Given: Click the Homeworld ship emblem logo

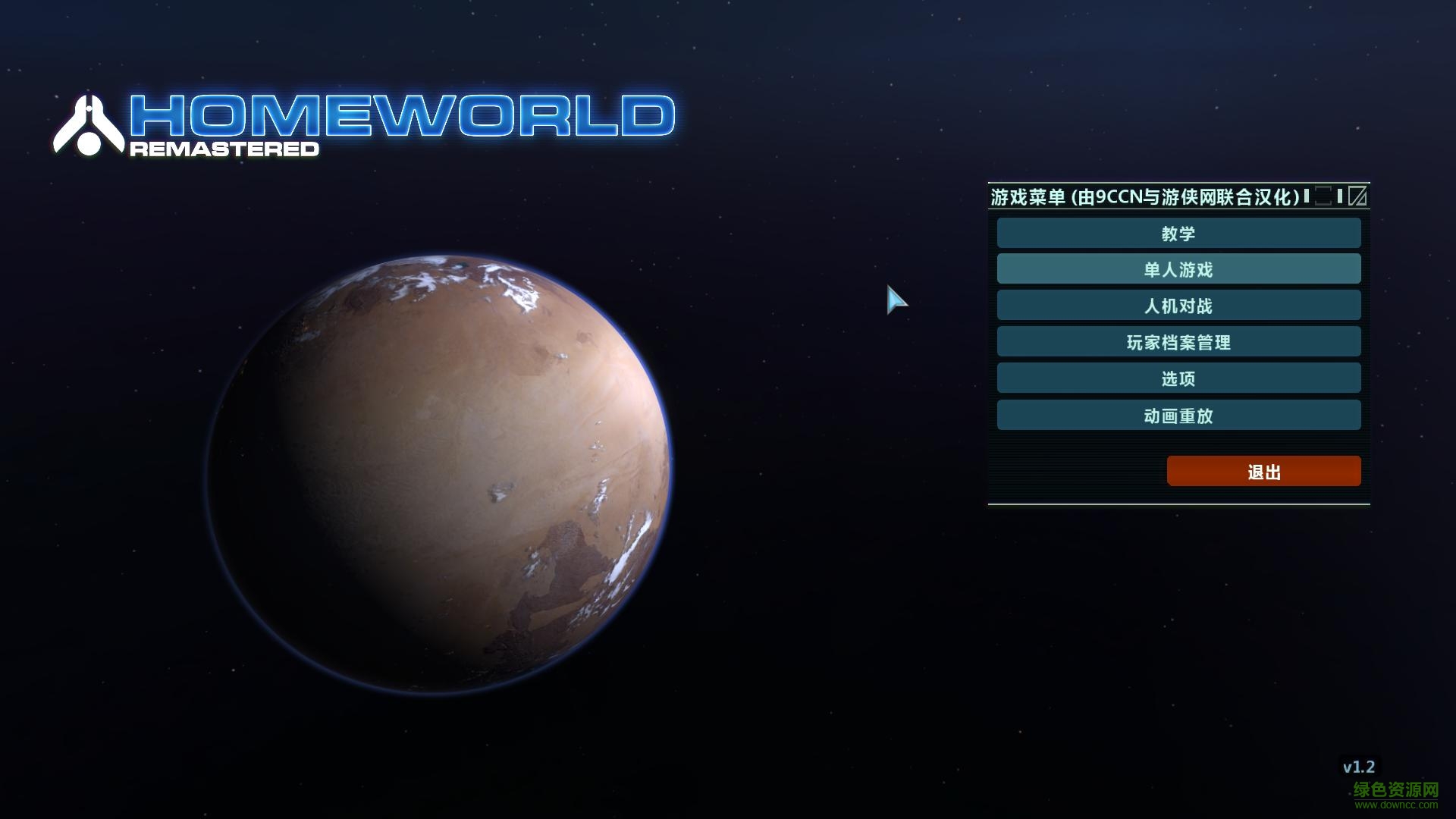Looking at the screenshot, I should point(90,124).
